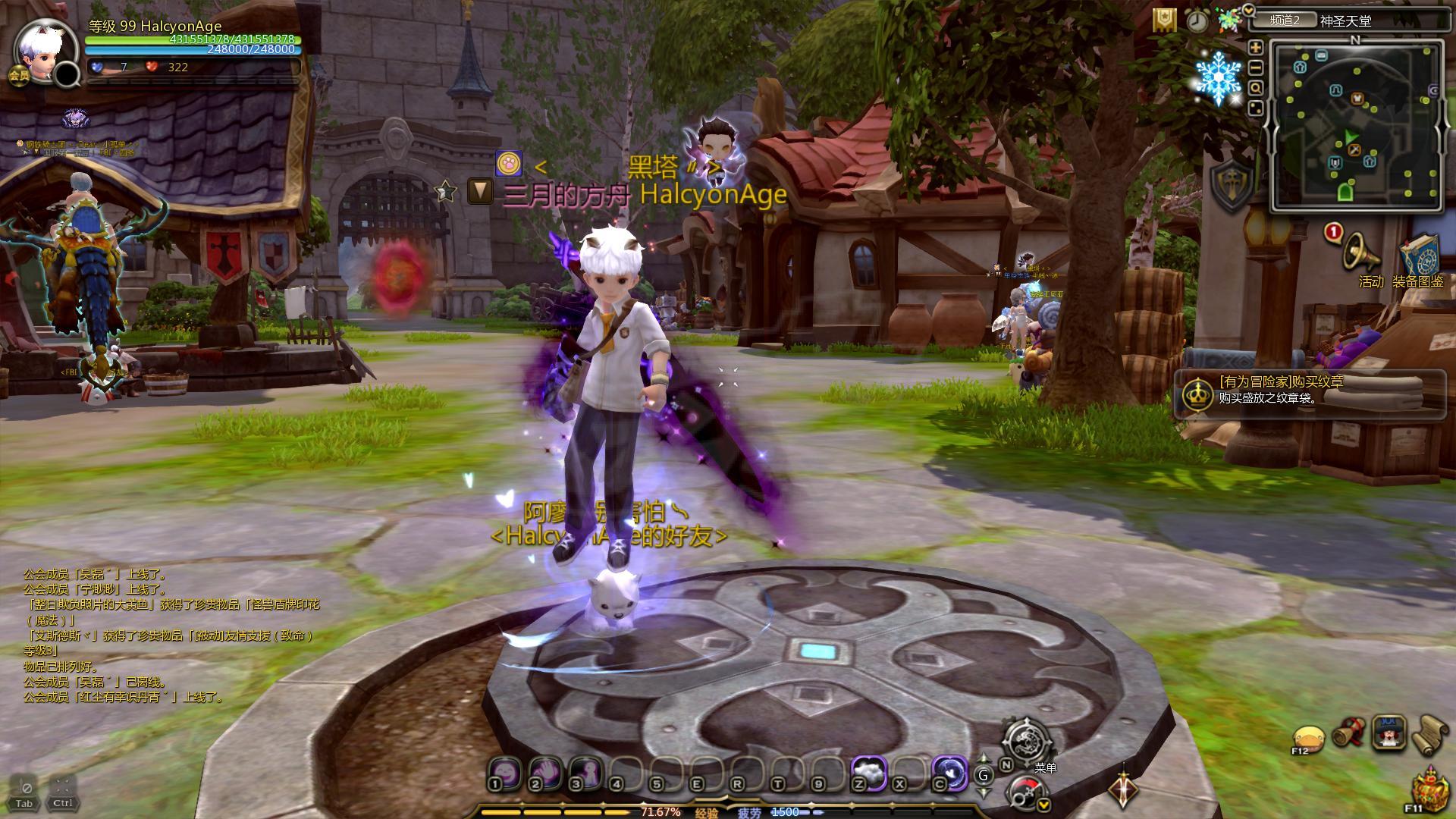Screen dimensions: 1456x819
Task: Open the magnifier map search button
Action: point(1256,88)
